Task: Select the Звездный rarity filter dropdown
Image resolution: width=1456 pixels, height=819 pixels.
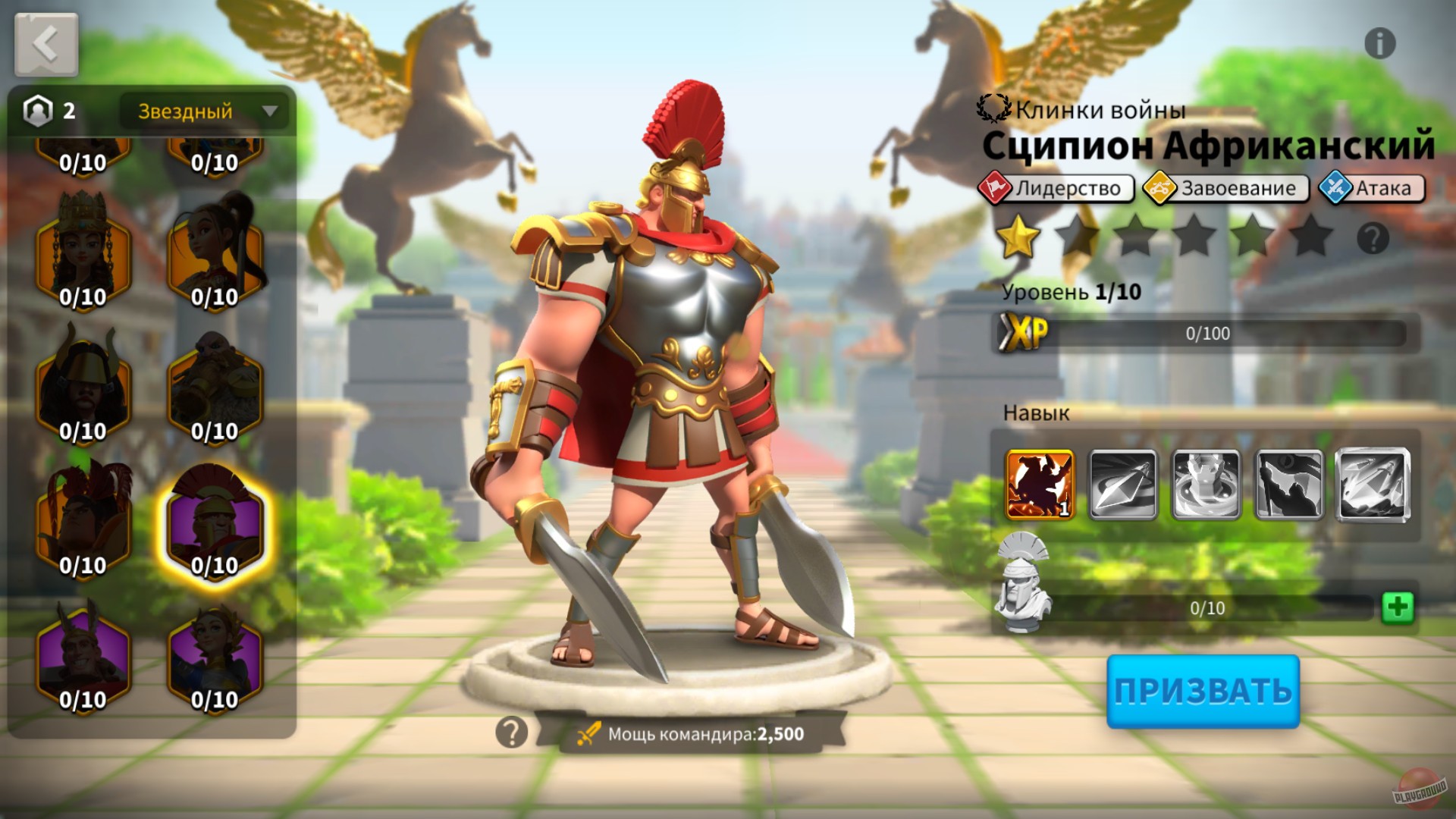Action: pyautogui.click(x=203, y=111)
